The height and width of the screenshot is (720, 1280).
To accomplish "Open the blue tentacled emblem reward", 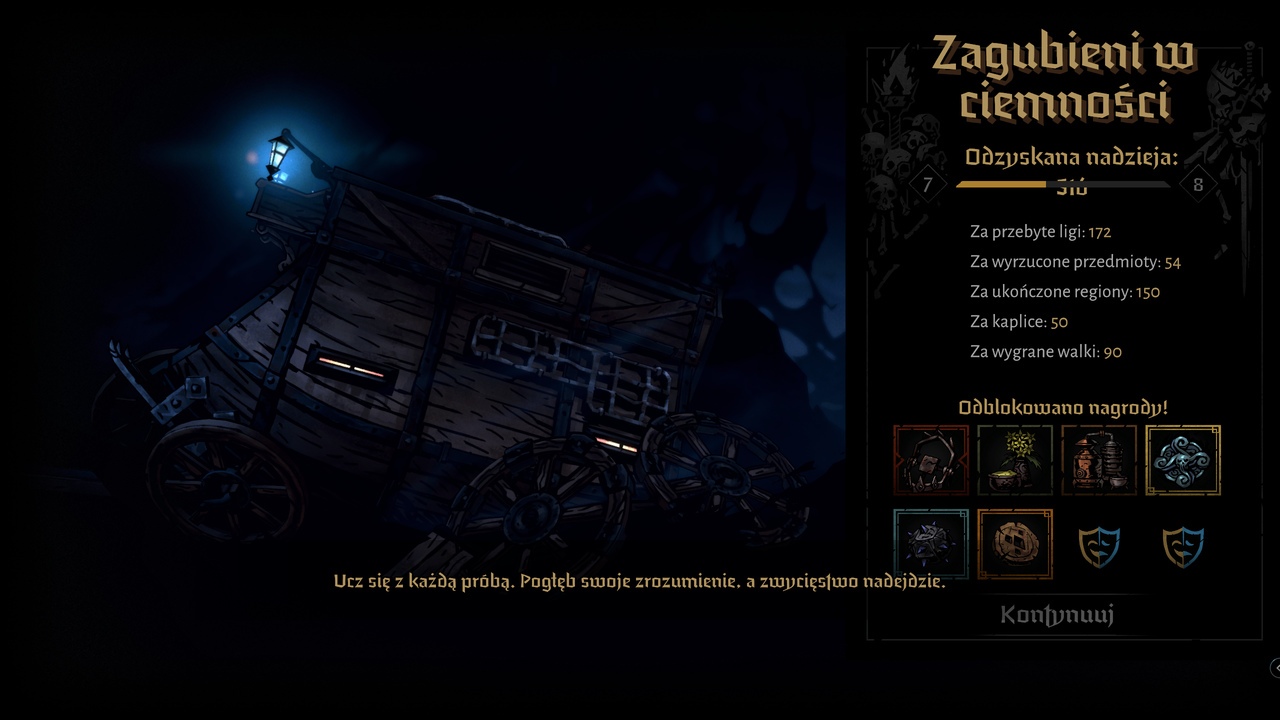I will pyautogui.click(x=1184, y=460).
